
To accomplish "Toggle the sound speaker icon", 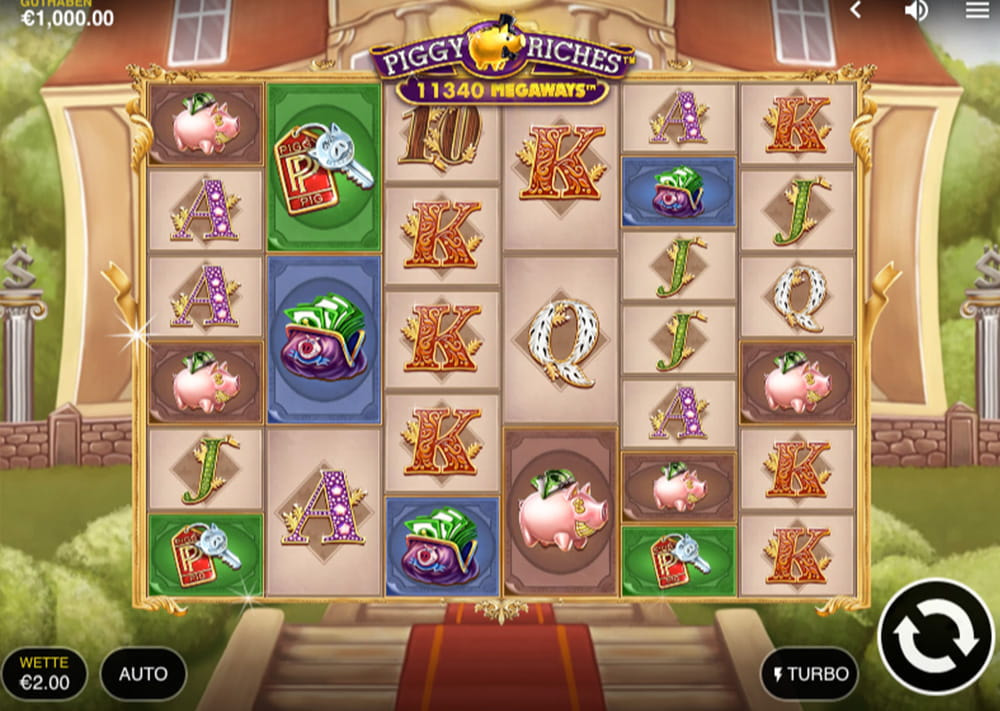I will pos(916,10).
